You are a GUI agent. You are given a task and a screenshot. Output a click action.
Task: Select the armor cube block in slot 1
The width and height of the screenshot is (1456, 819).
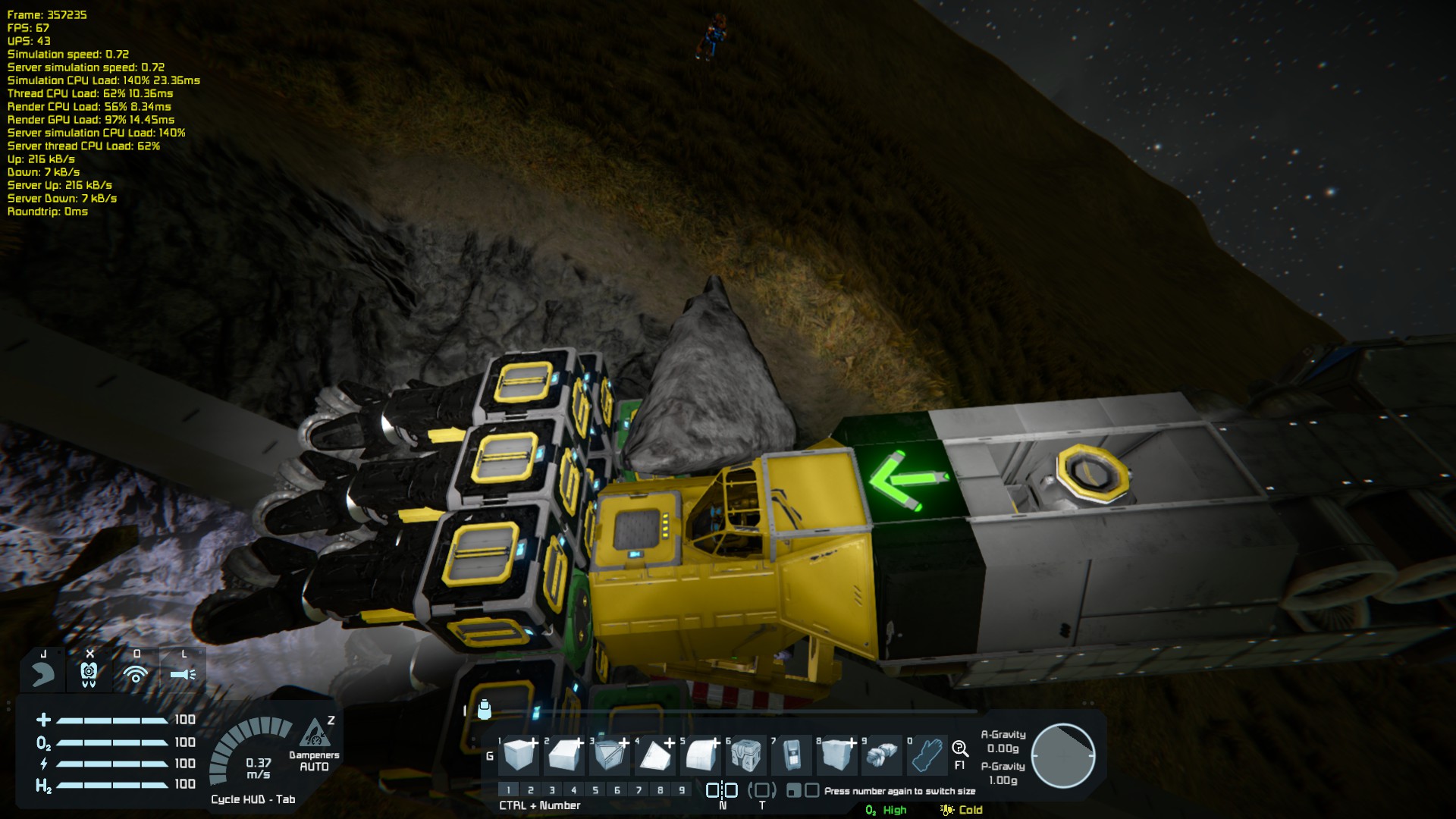(520, 755)
